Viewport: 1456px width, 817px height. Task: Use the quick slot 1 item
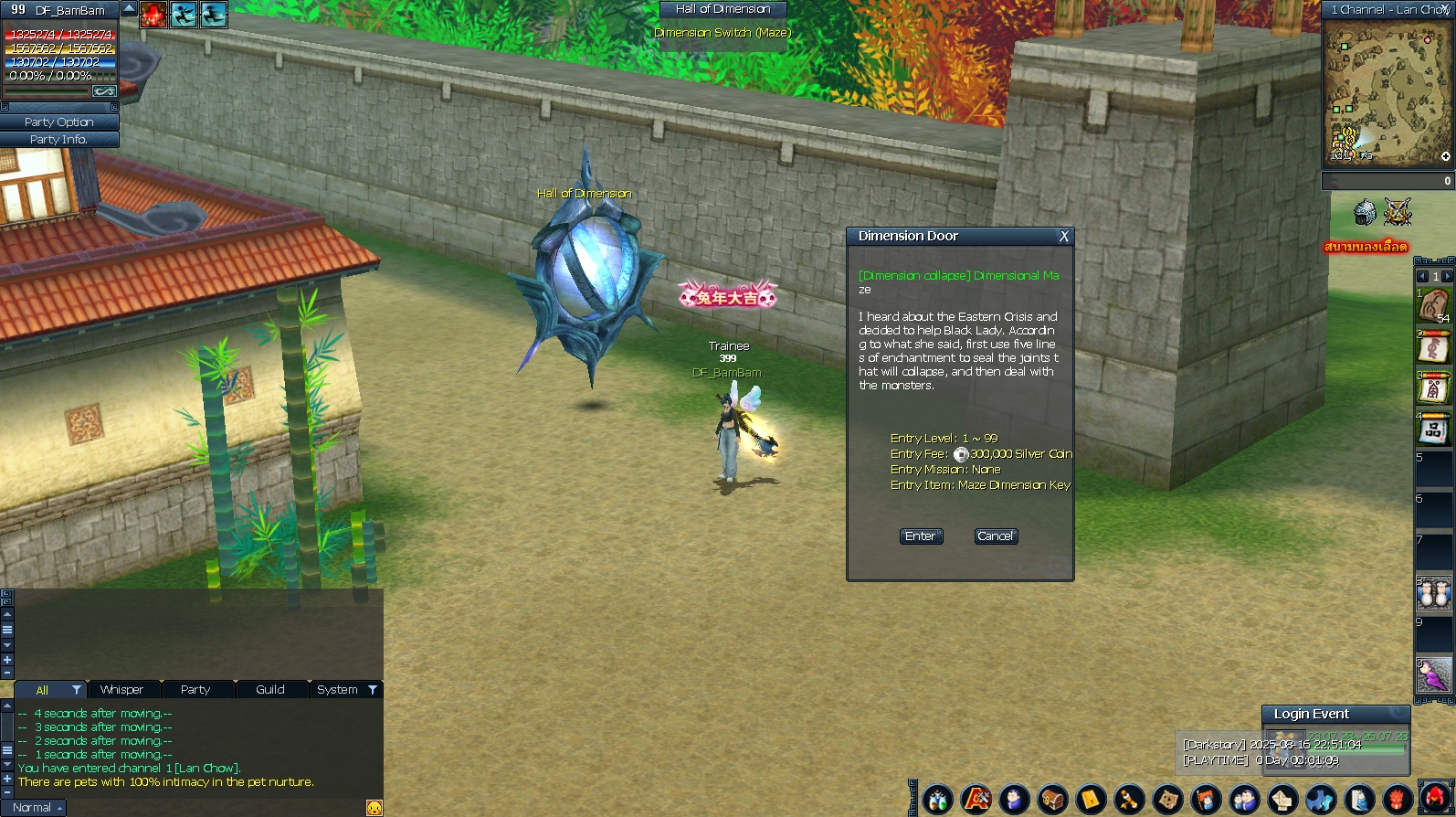pyautogui.click(x=1434, y=305)
